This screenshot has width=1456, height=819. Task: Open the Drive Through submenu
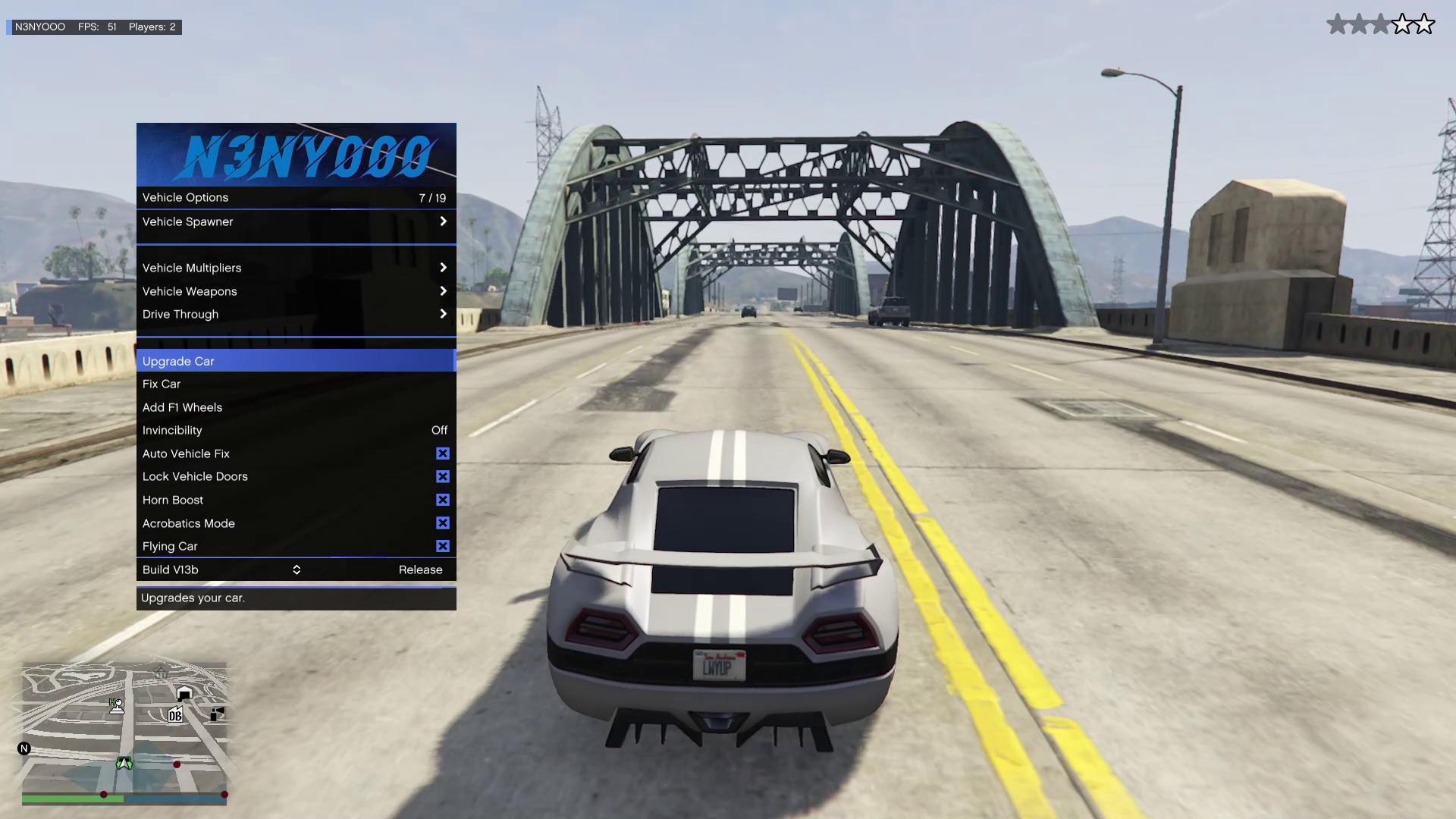(296, 314)
